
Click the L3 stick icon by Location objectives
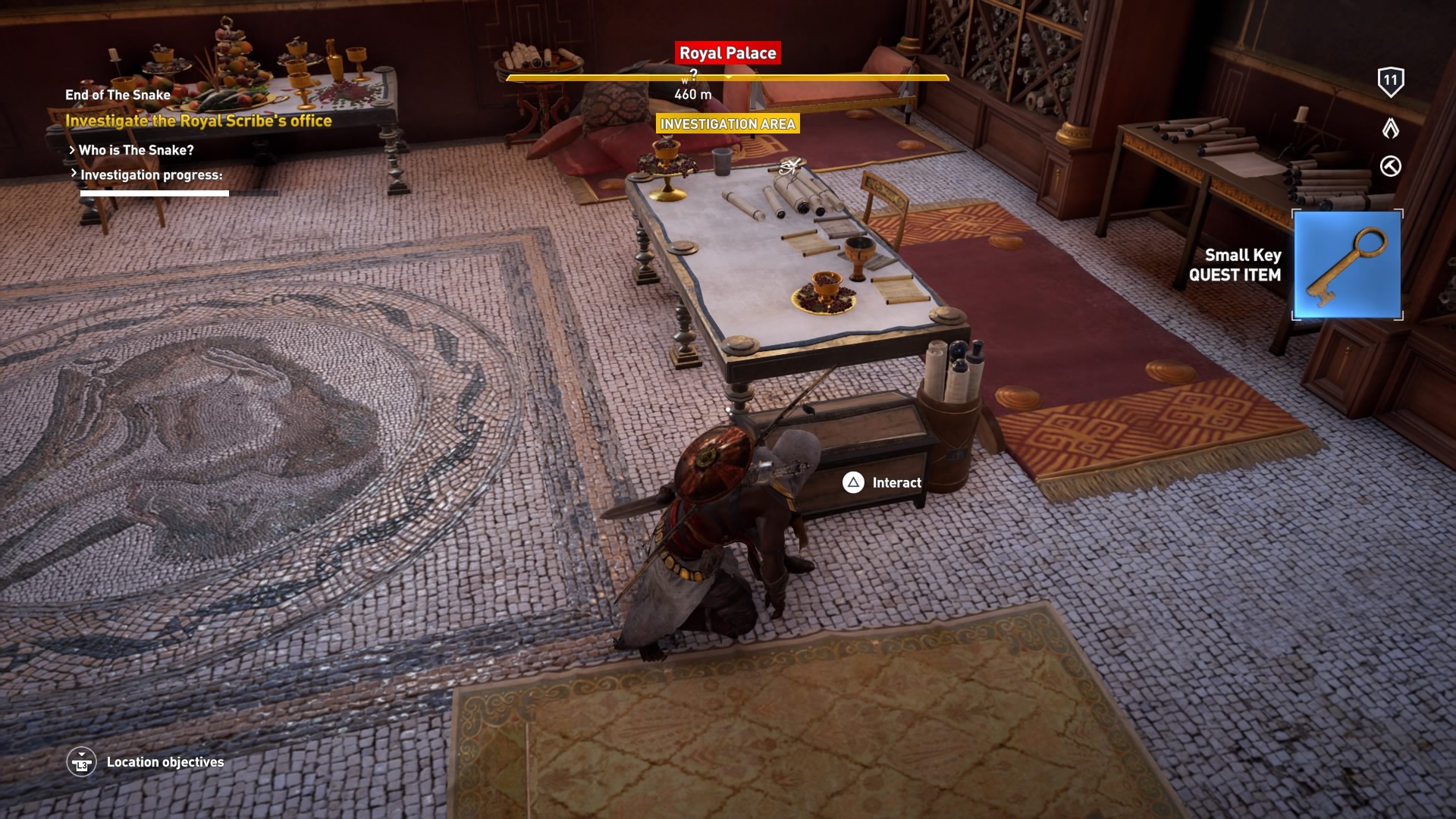[83, 762]
